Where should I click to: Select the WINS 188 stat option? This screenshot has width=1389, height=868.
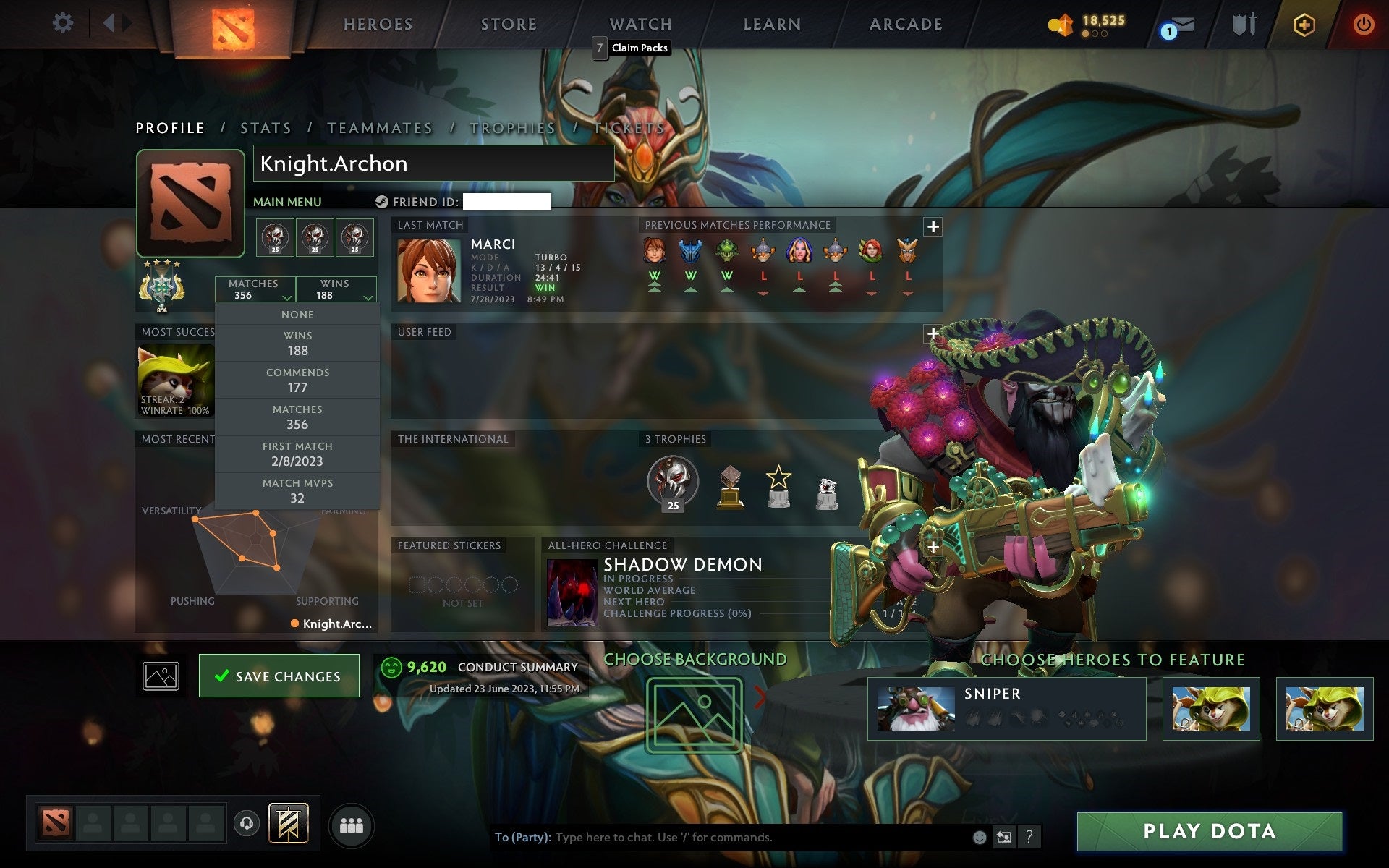tap(298, 343)
